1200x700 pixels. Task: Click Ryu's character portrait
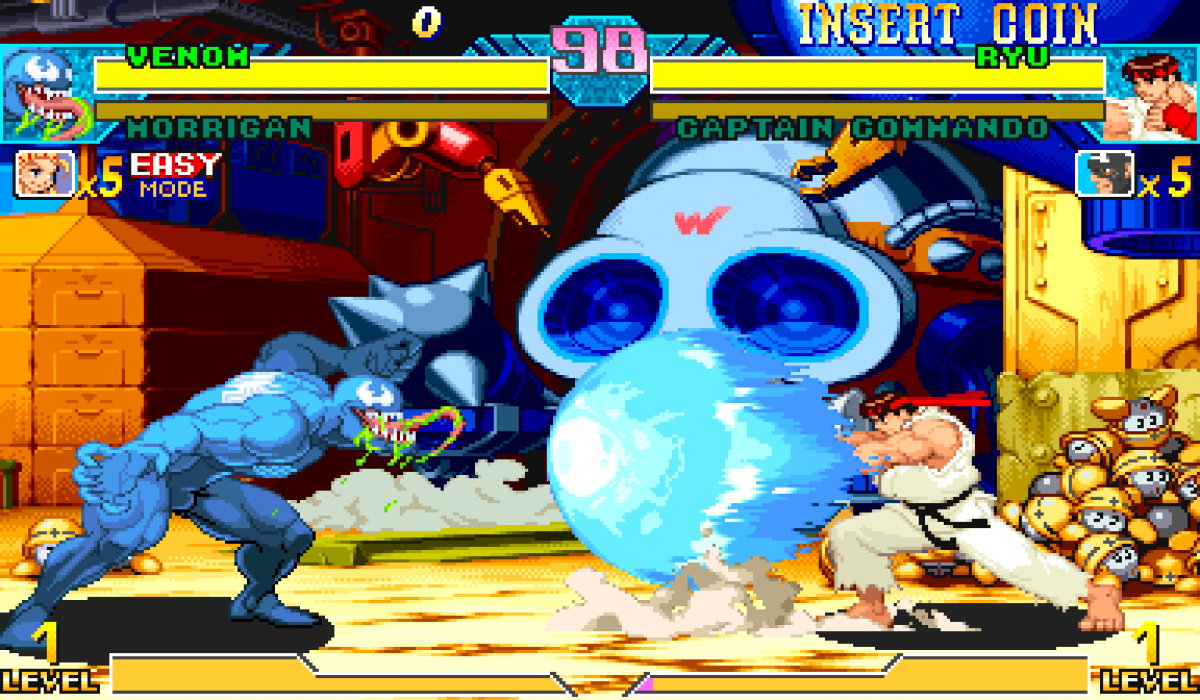click(1150, 96)
